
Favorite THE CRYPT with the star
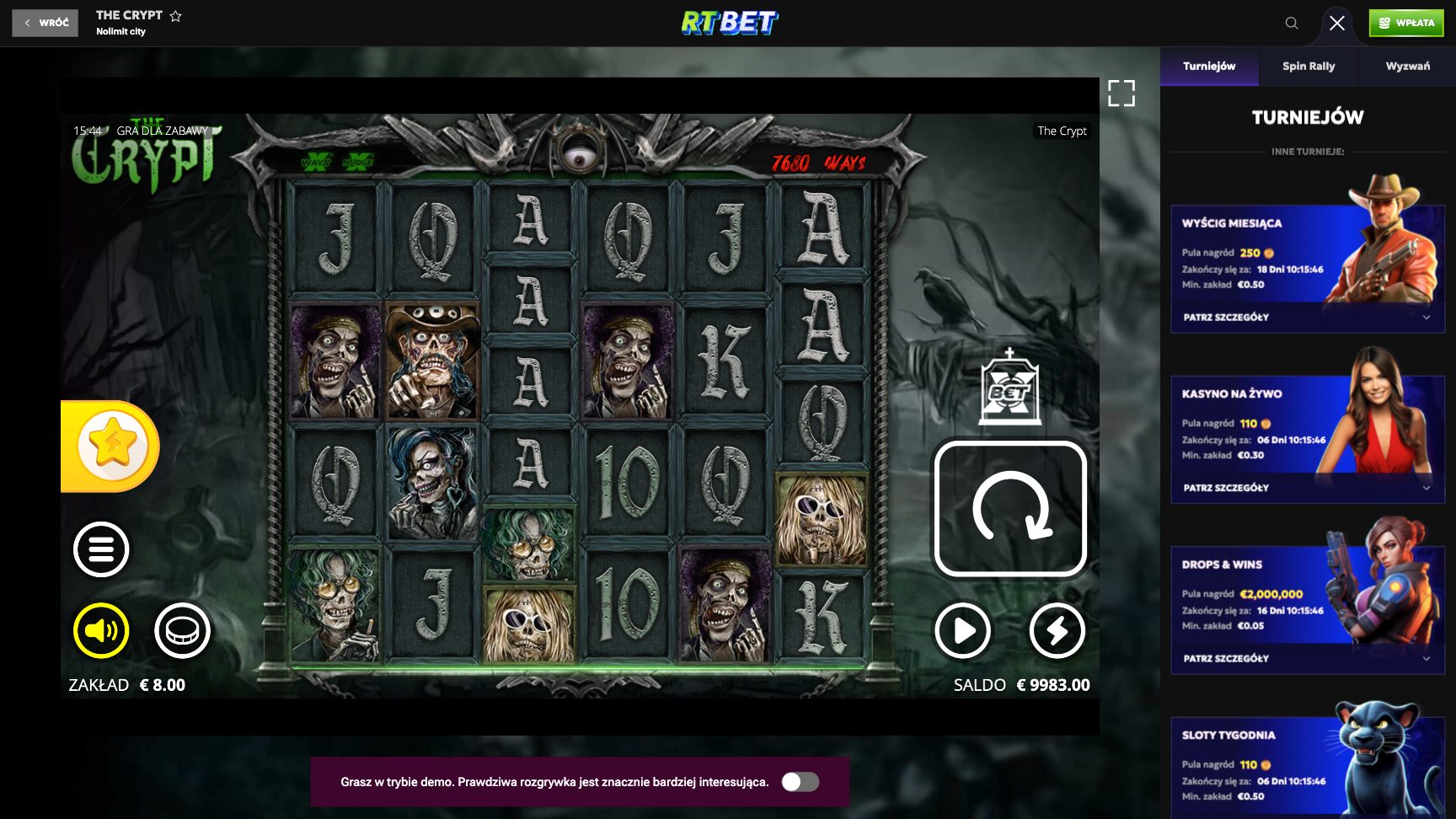point(175,14)
